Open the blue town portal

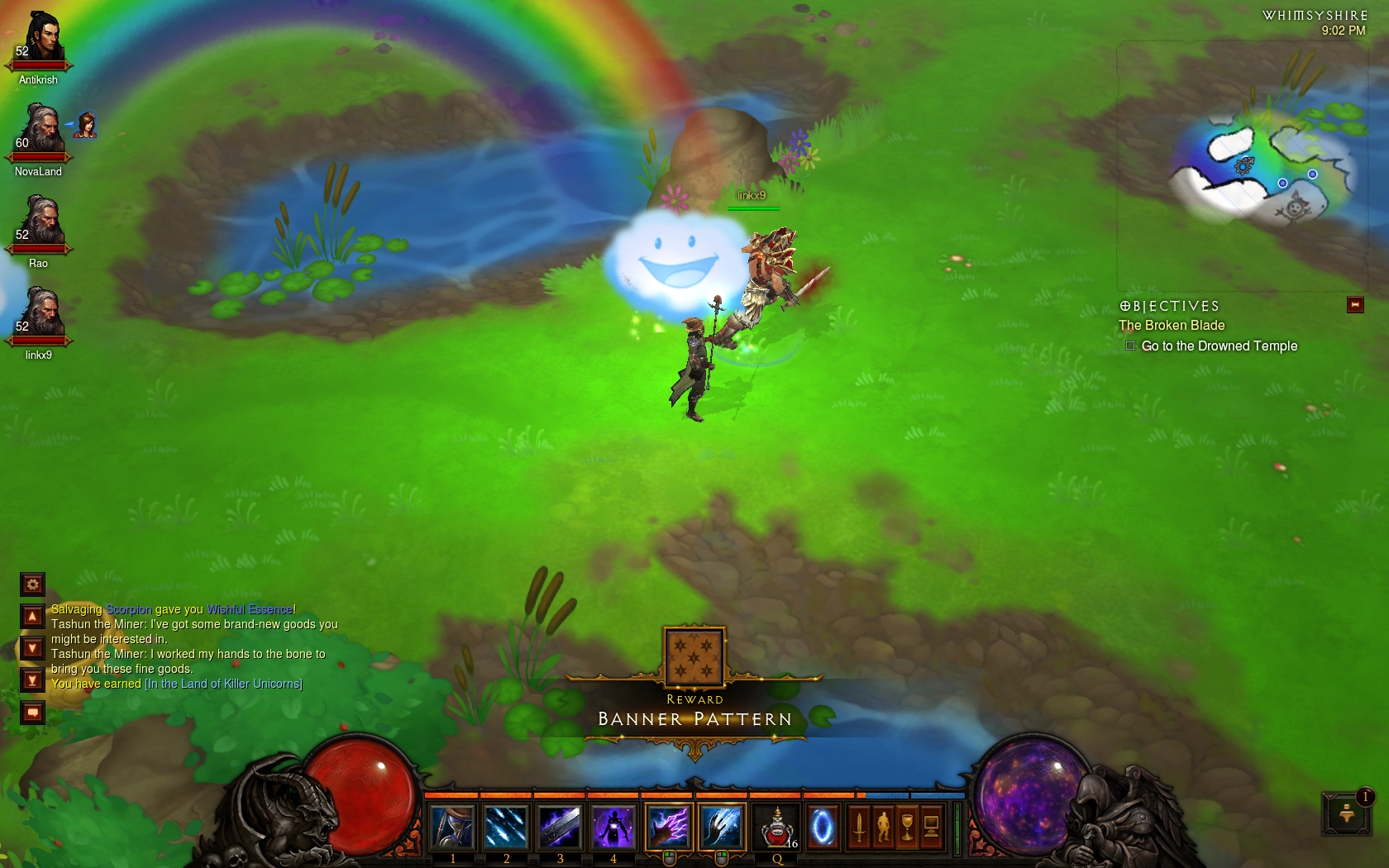click(x=822, y=827)
